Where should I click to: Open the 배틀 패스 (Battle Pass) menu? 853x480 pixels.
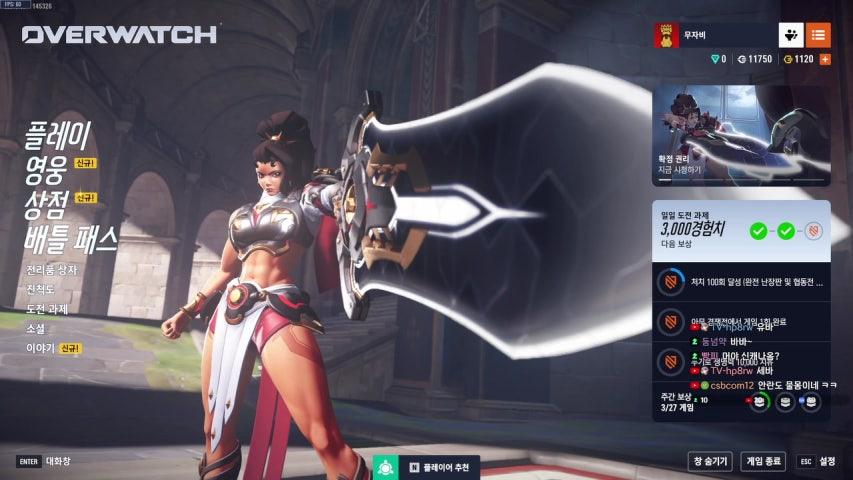[x=71, y=238]
